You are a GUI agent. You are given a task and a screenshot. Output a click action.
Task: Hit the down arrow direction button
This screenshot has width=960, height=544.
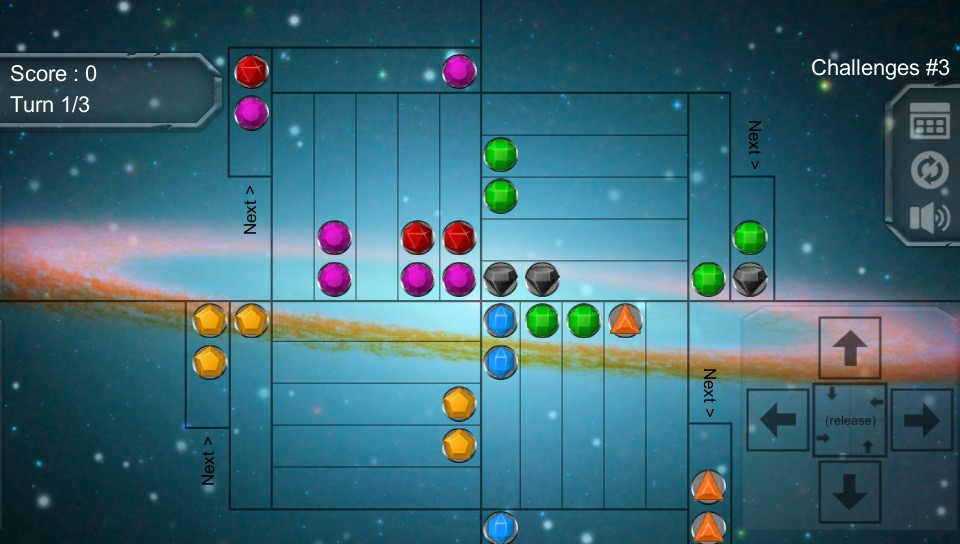[850, 491]
